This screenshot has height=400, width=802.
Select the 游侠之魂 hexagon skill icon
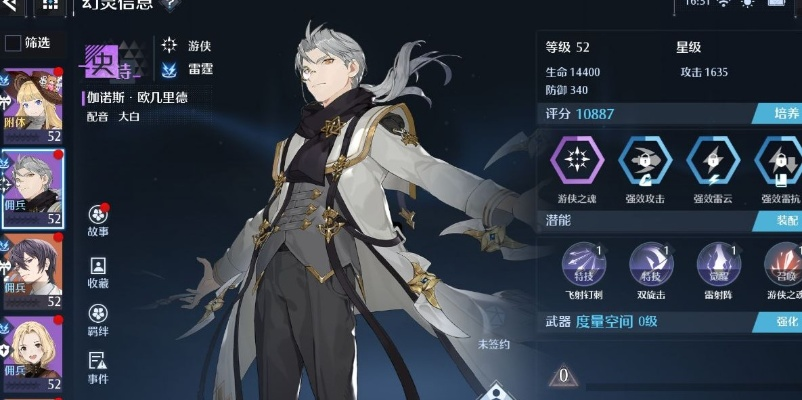[576, 160]
